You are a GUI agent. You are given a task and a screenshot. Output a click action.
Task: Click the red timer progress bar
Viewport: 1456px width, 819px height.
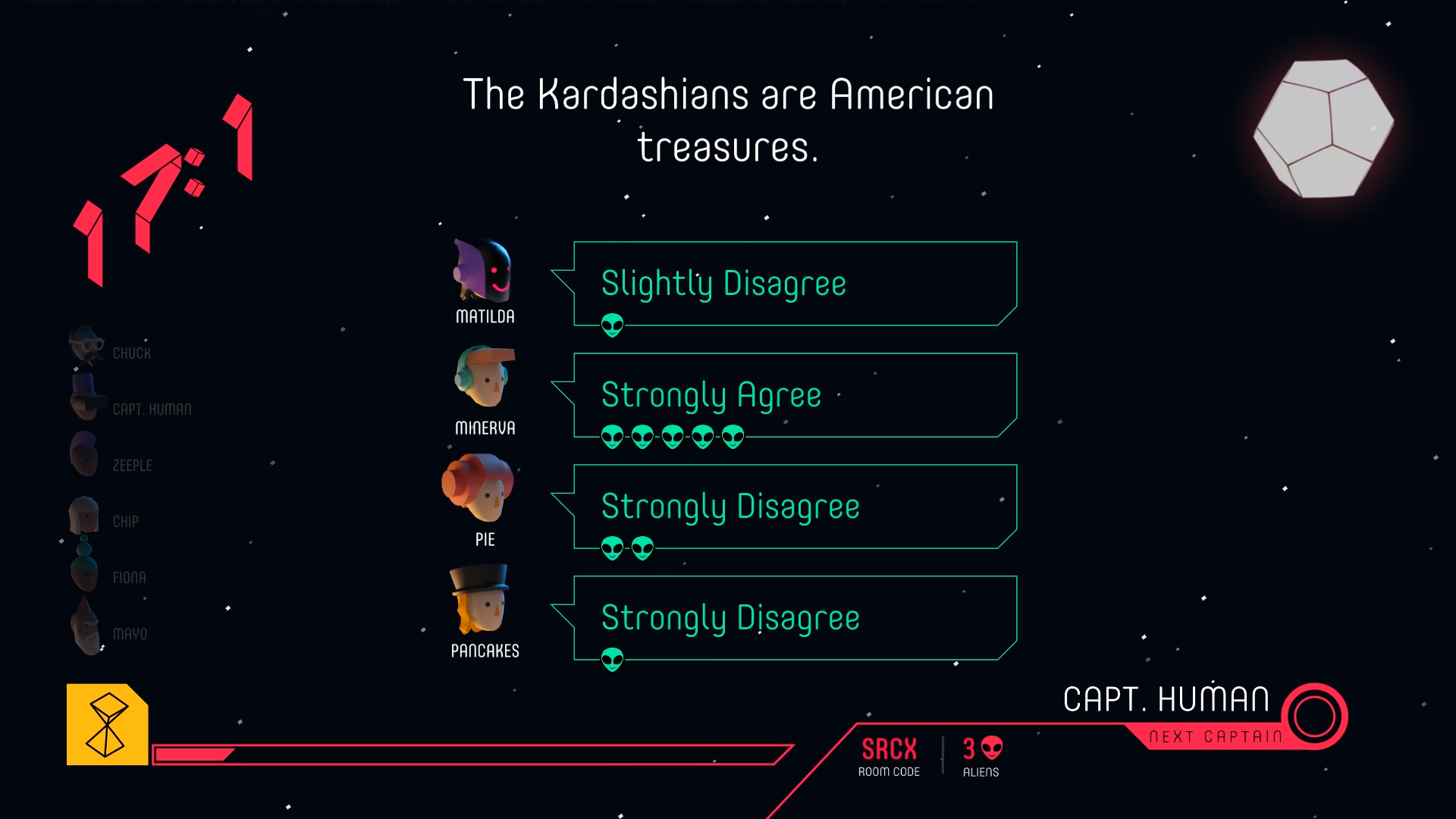pyautogui.click(x=470, y=755)
